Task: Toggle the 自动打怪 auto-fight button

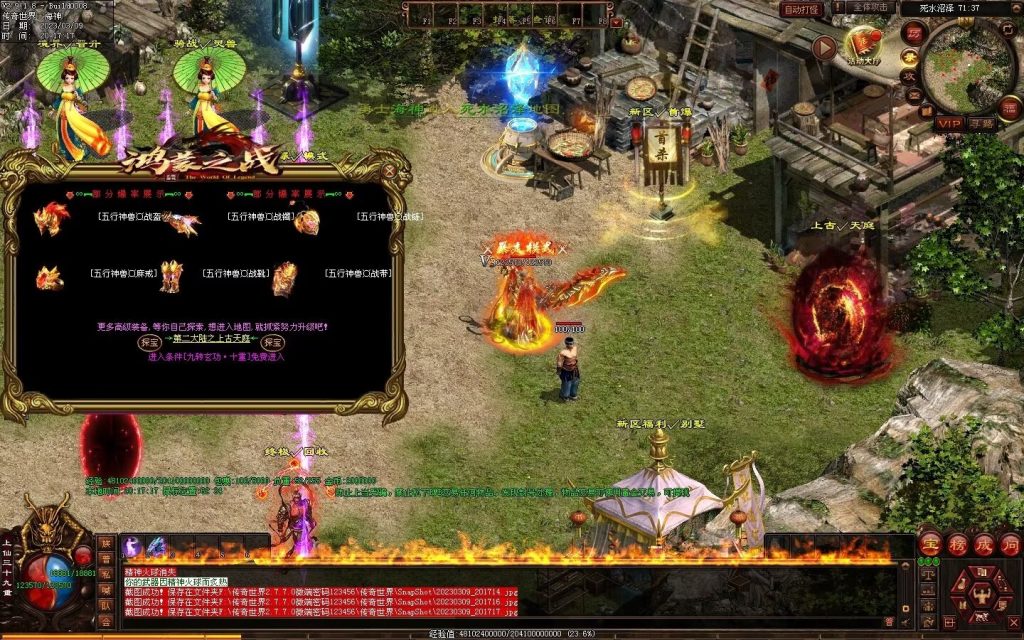Action: [x=801, y=9]
